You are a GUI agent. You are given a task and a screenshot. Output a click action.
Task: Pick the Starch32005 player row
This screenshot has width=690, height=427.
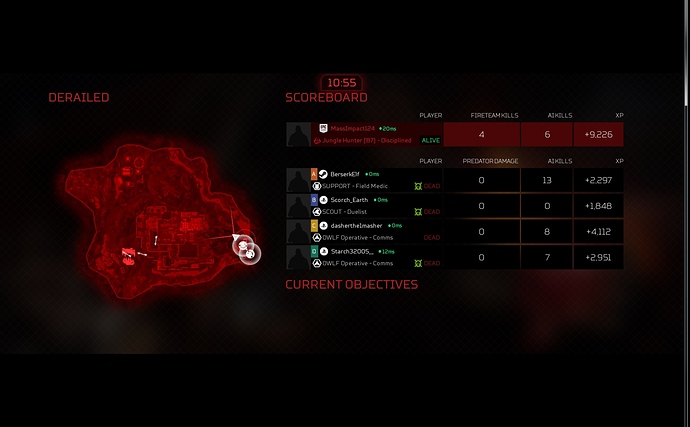[x=455, y=257]
